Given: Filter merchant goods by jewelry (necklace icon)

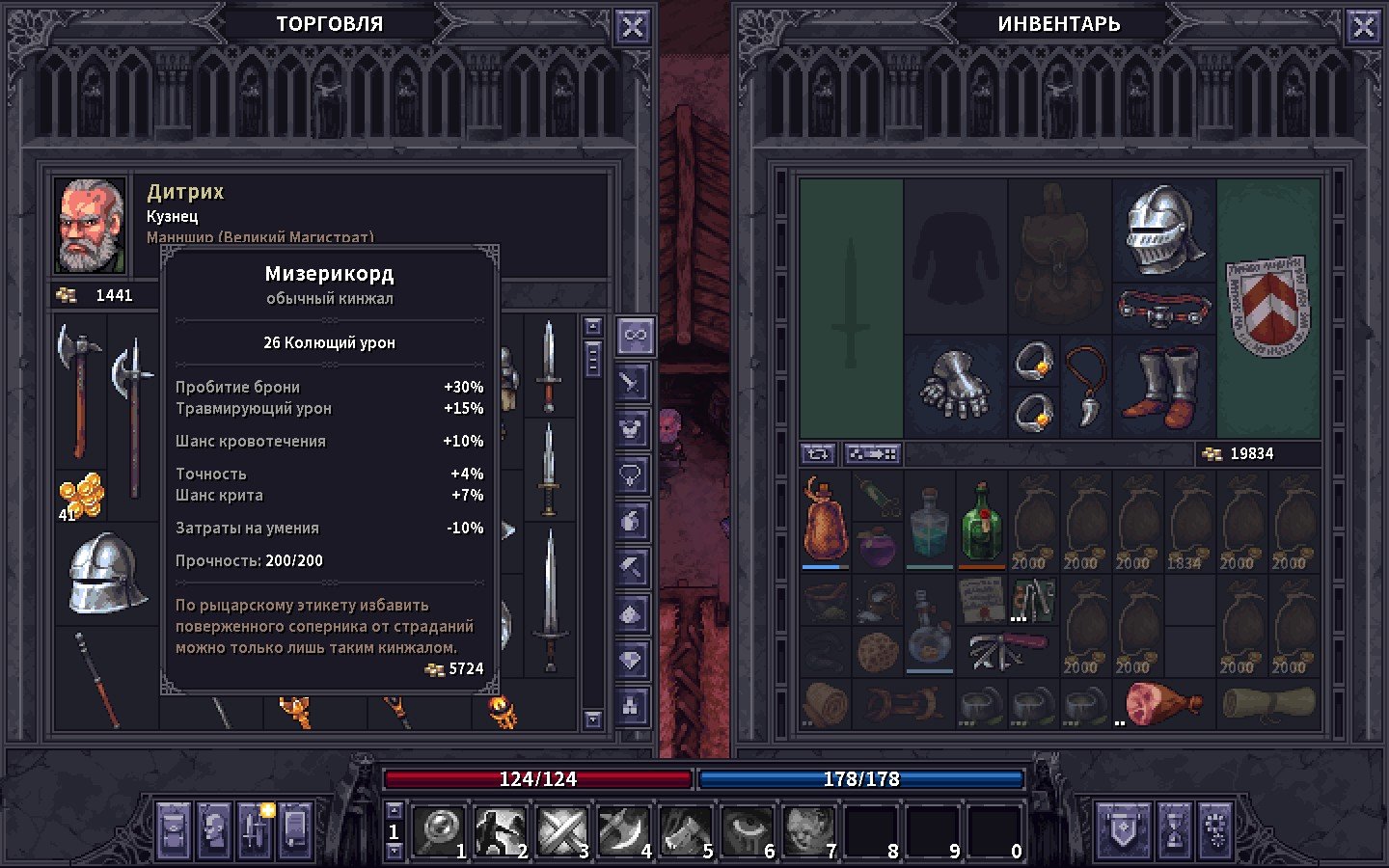Looking at the screenshot, I should [632, 475].
